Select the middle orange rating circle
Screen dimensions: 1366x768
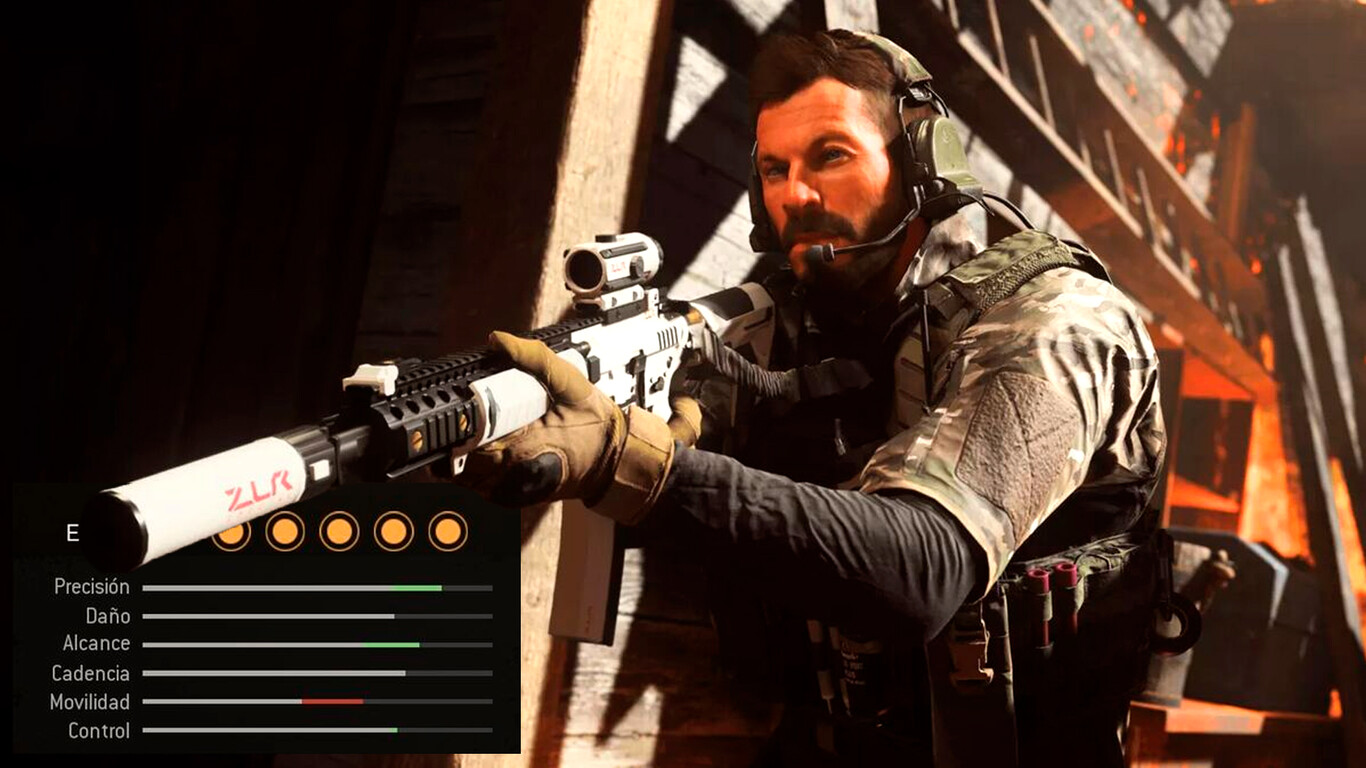click(x=340, y=533)
